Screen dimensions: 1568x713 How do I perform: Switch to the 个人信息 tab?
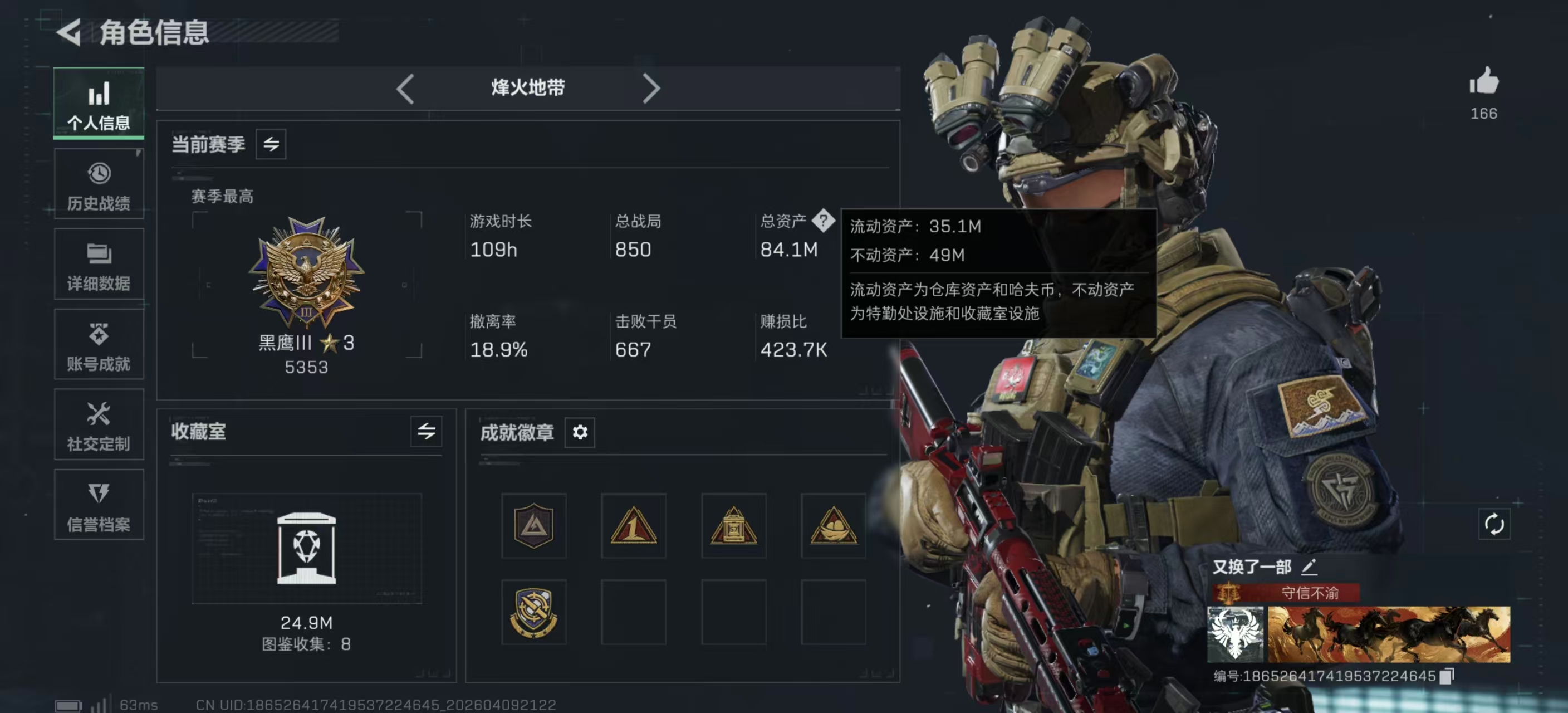[99, 104]
